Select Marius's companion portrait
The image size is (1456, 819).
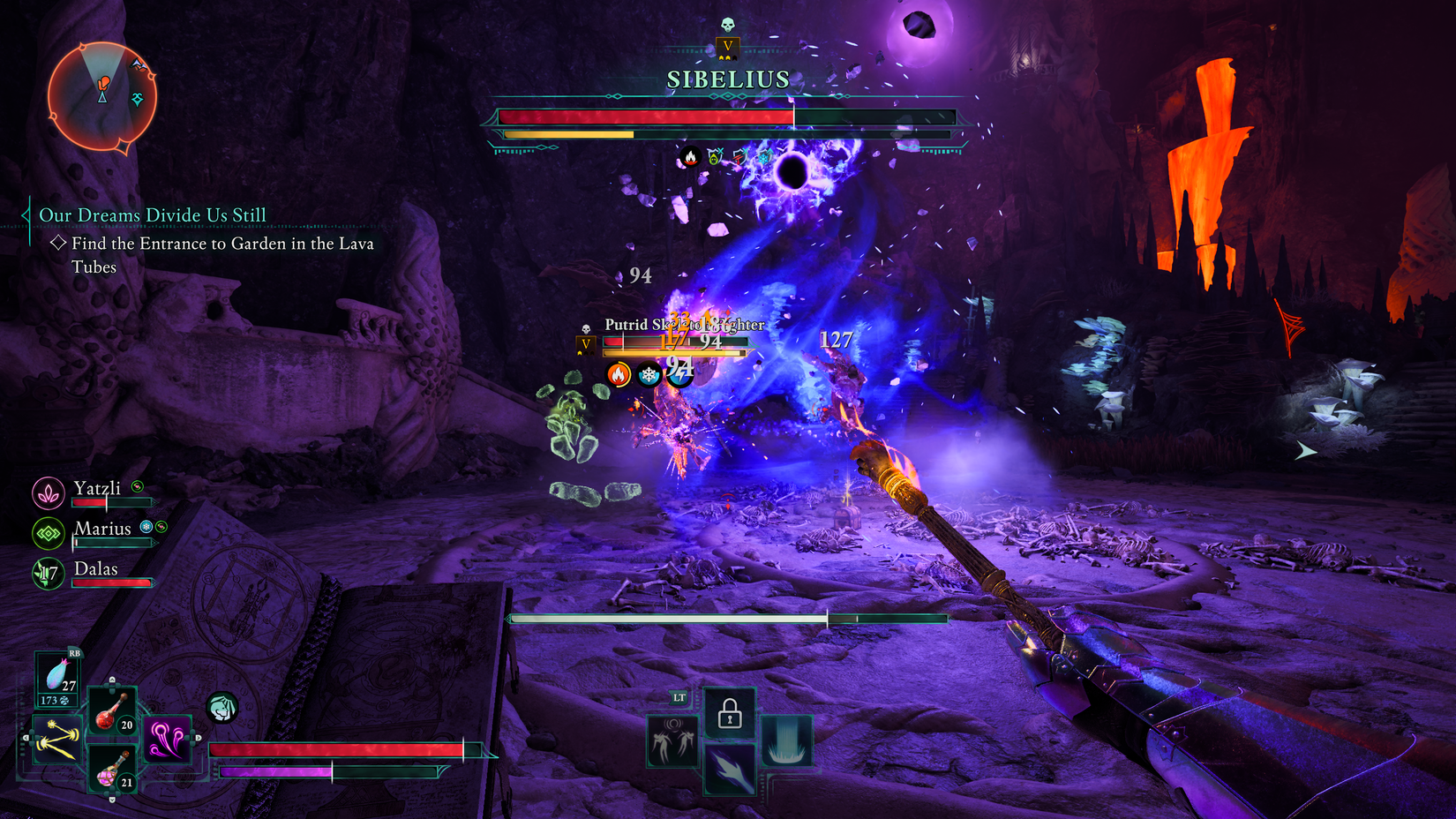[x=49, y=533]
